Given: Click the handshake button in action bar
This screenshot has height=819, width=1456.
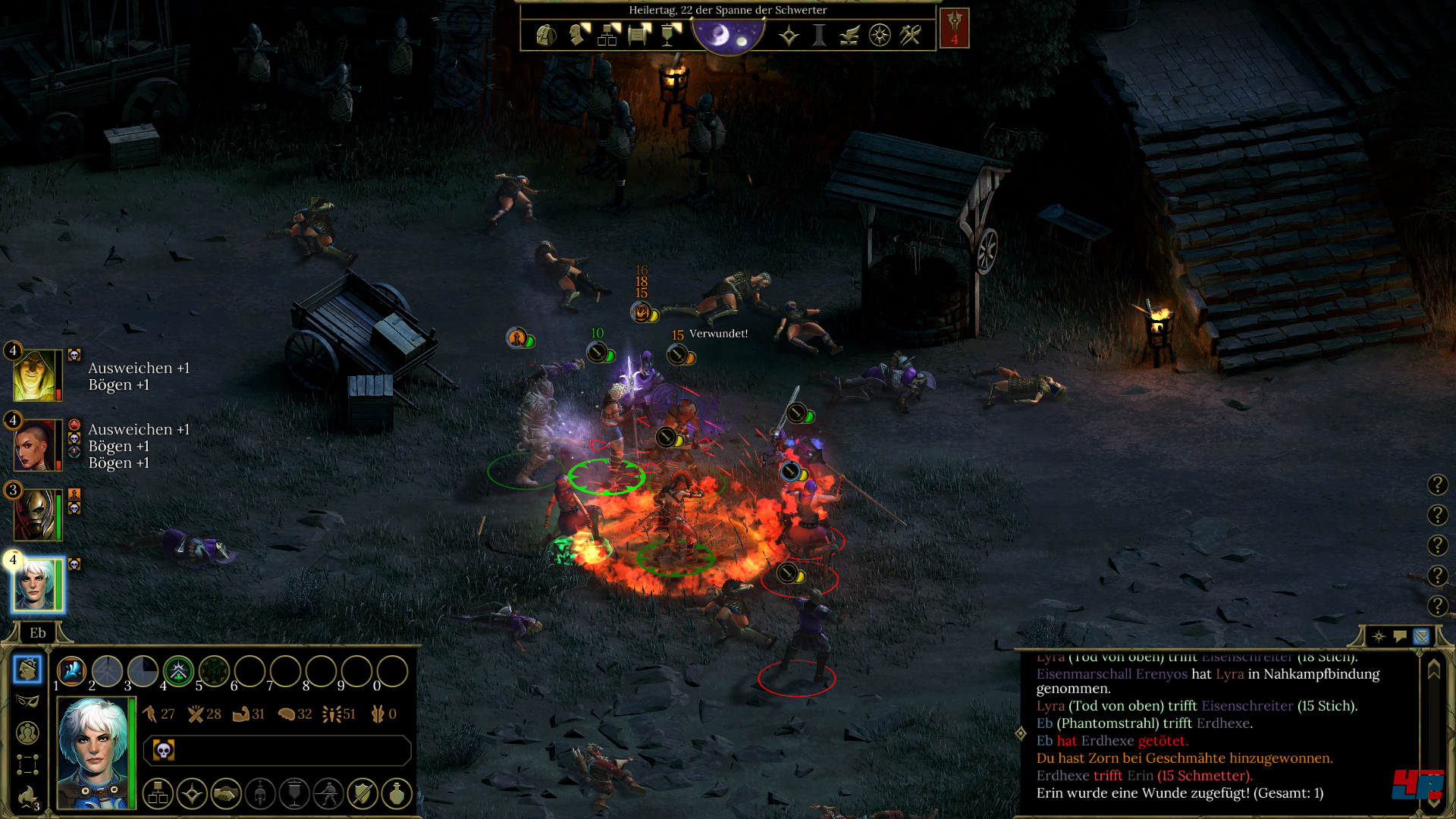Looking at the screenshot, I should coord(226,794).
